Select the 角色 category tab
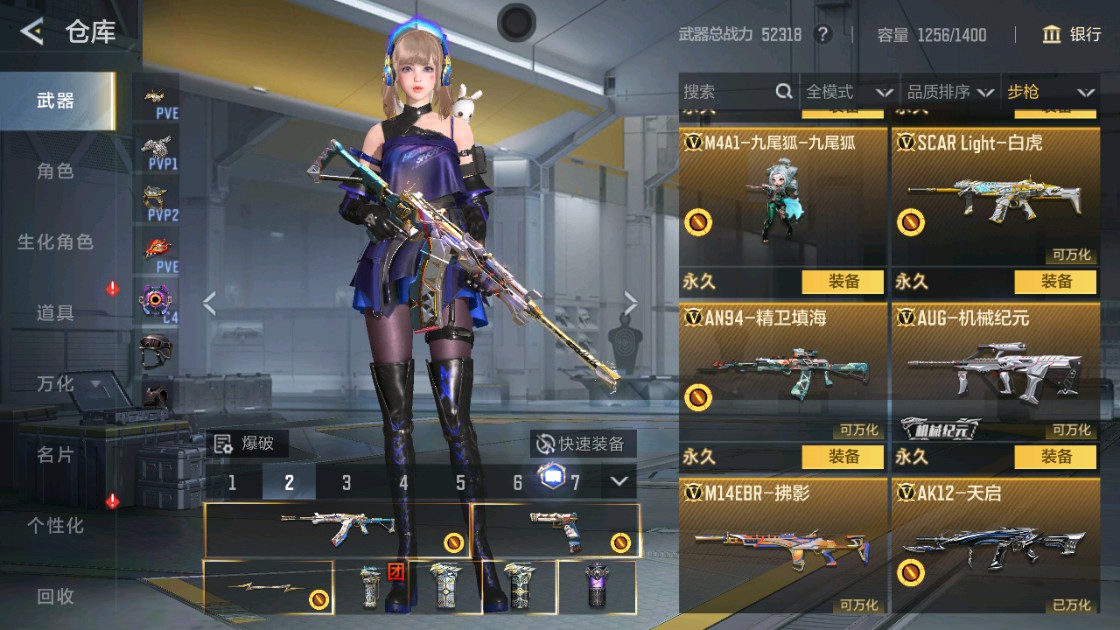 [55, 171]
